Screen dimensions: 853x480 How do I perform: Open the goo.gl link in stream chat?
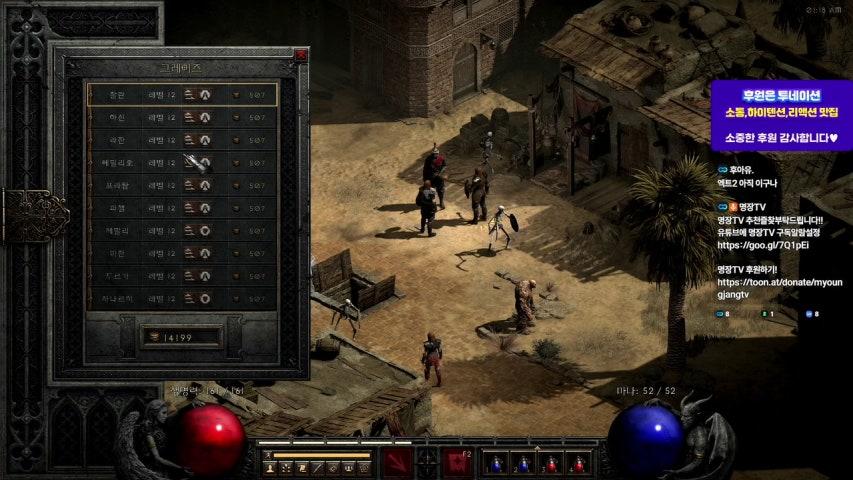763,245
